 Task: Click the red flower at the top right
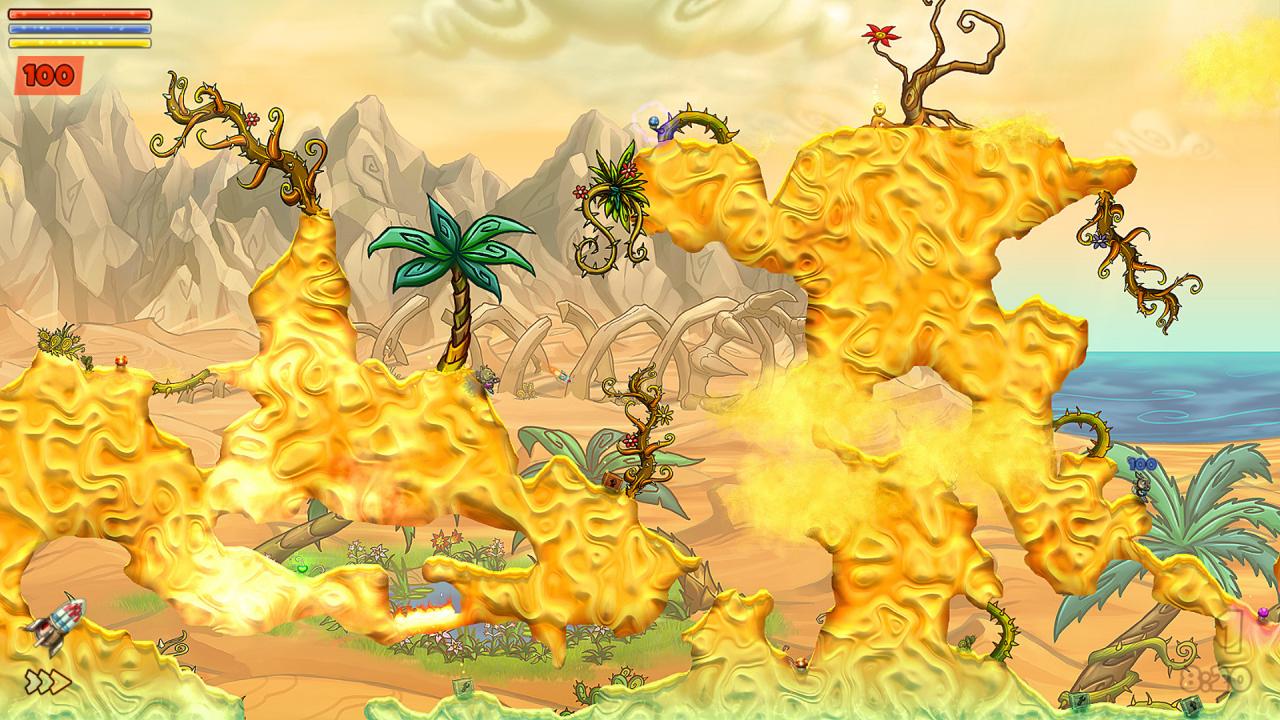pos(882,33)
